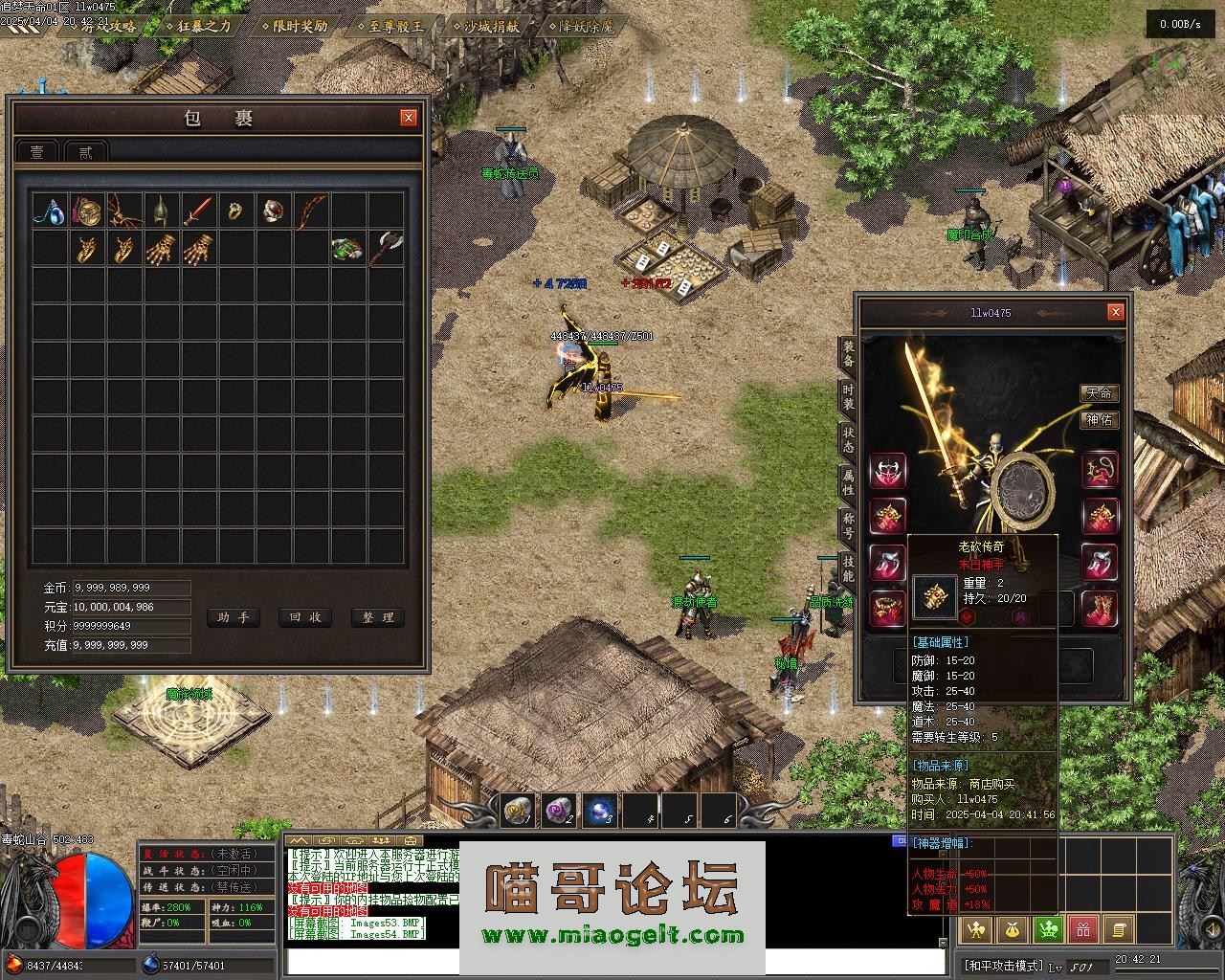
Task: Activate the blue orb in hotbar slot 3
Action: pos(599,812)
